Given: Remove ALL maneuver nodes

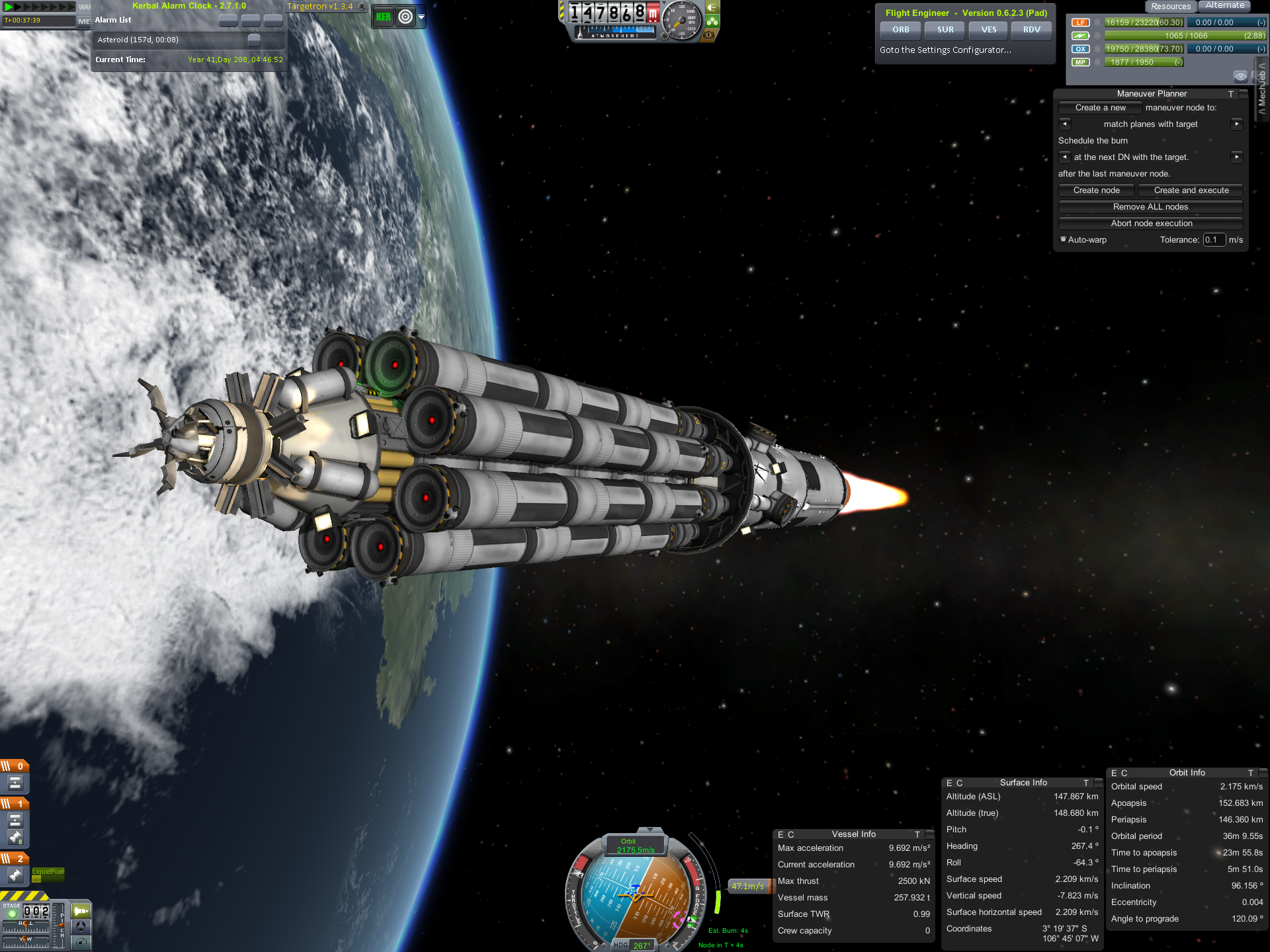Looking at the screenshot, I should (1150, 207).
